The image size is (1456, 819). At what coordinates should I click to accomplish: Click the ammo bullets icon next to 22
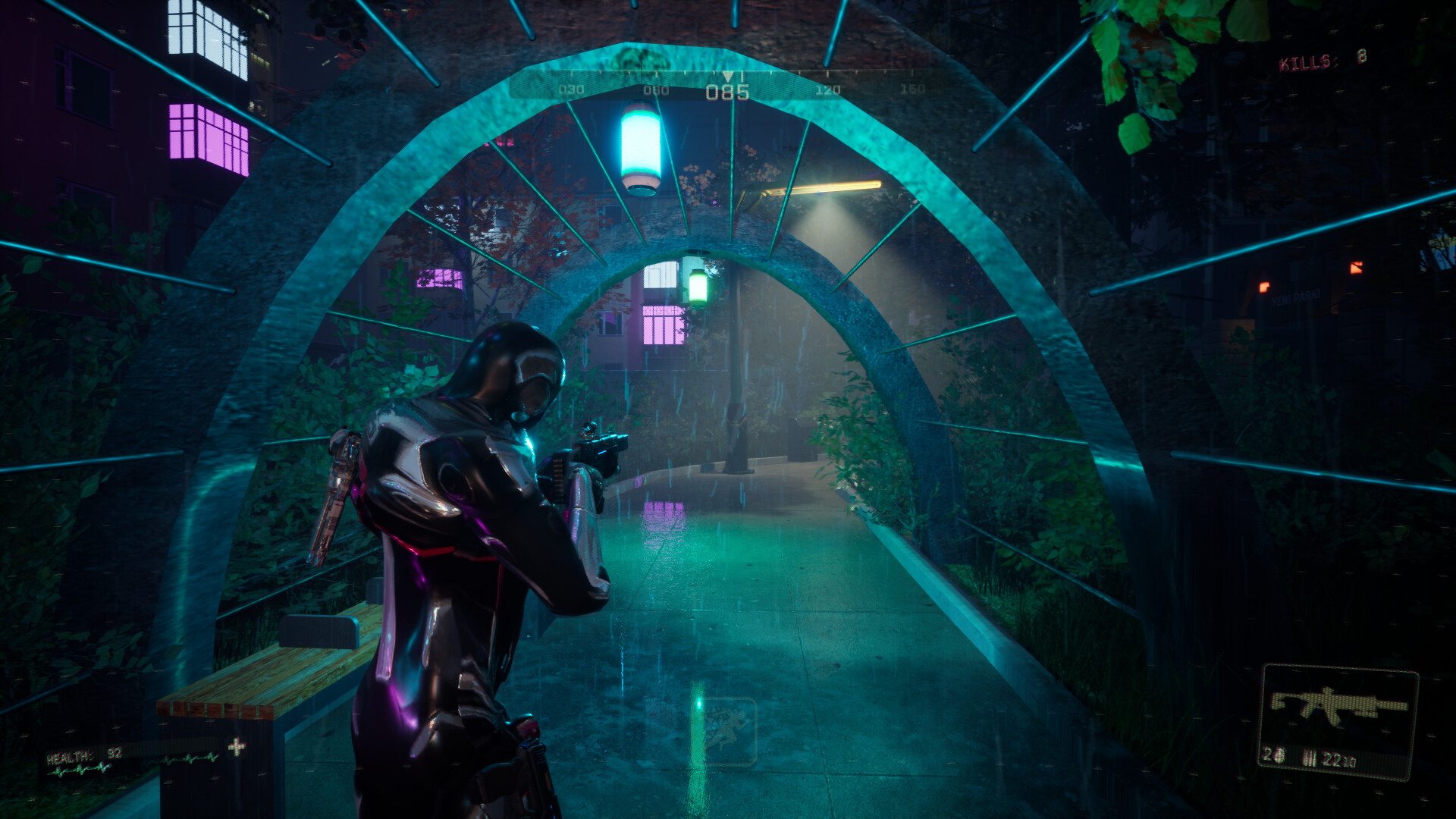1310,757
